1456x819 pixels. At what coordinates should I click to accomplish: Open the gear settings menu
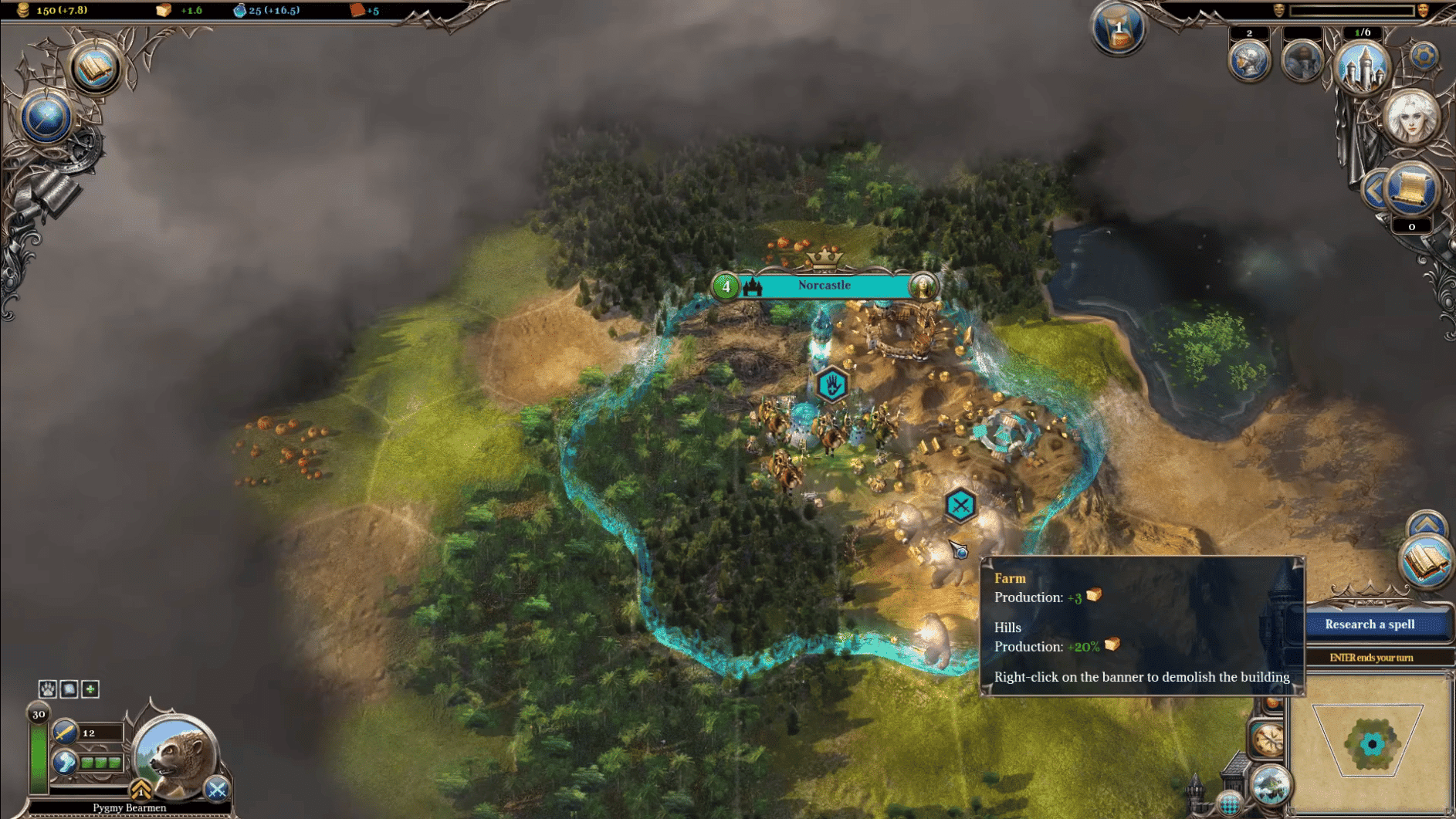coord(1424,56)
